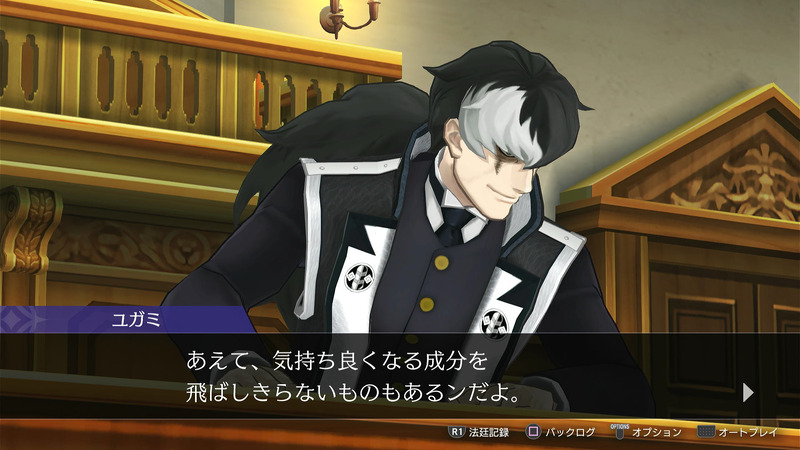
Task: Advance the dialogue with the arrow indicator
Action: click(x=748, y=392)
